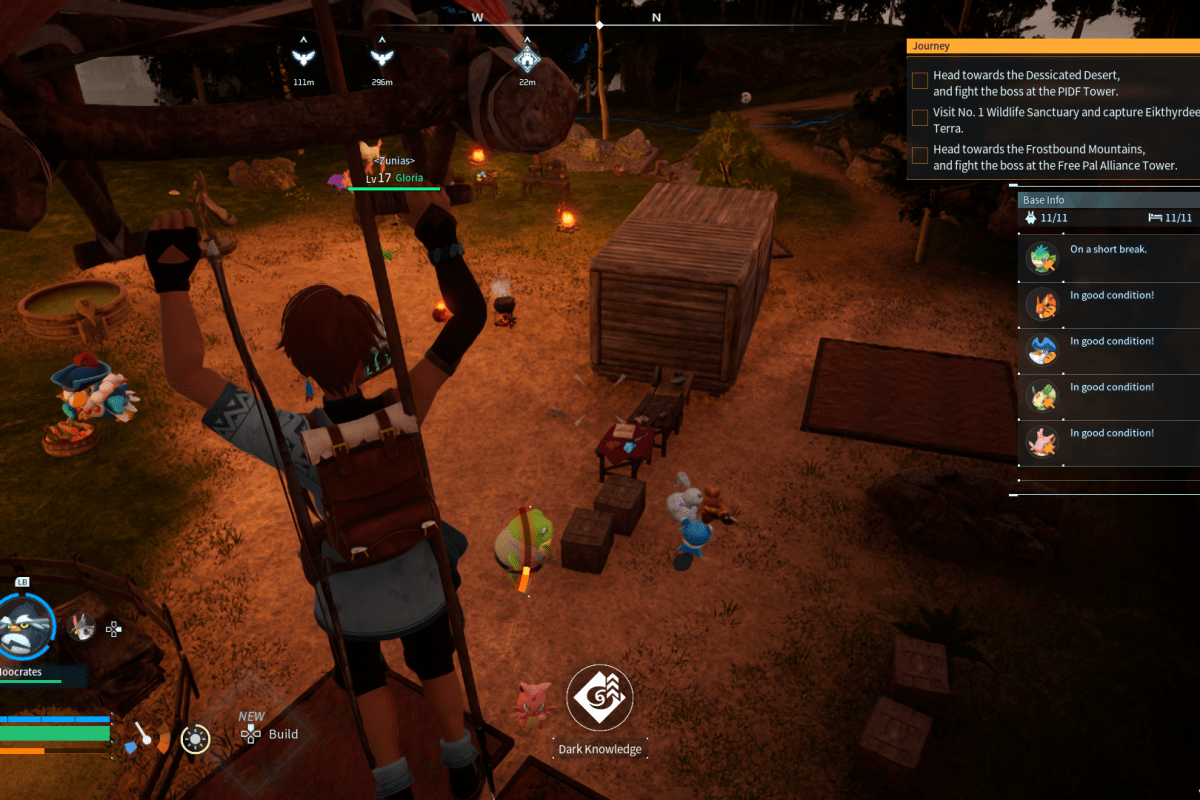The height and width of the screenshot is (800, 1200).
Task: Choose the next pal icon beside the portrait
Action: coord(83,627)
